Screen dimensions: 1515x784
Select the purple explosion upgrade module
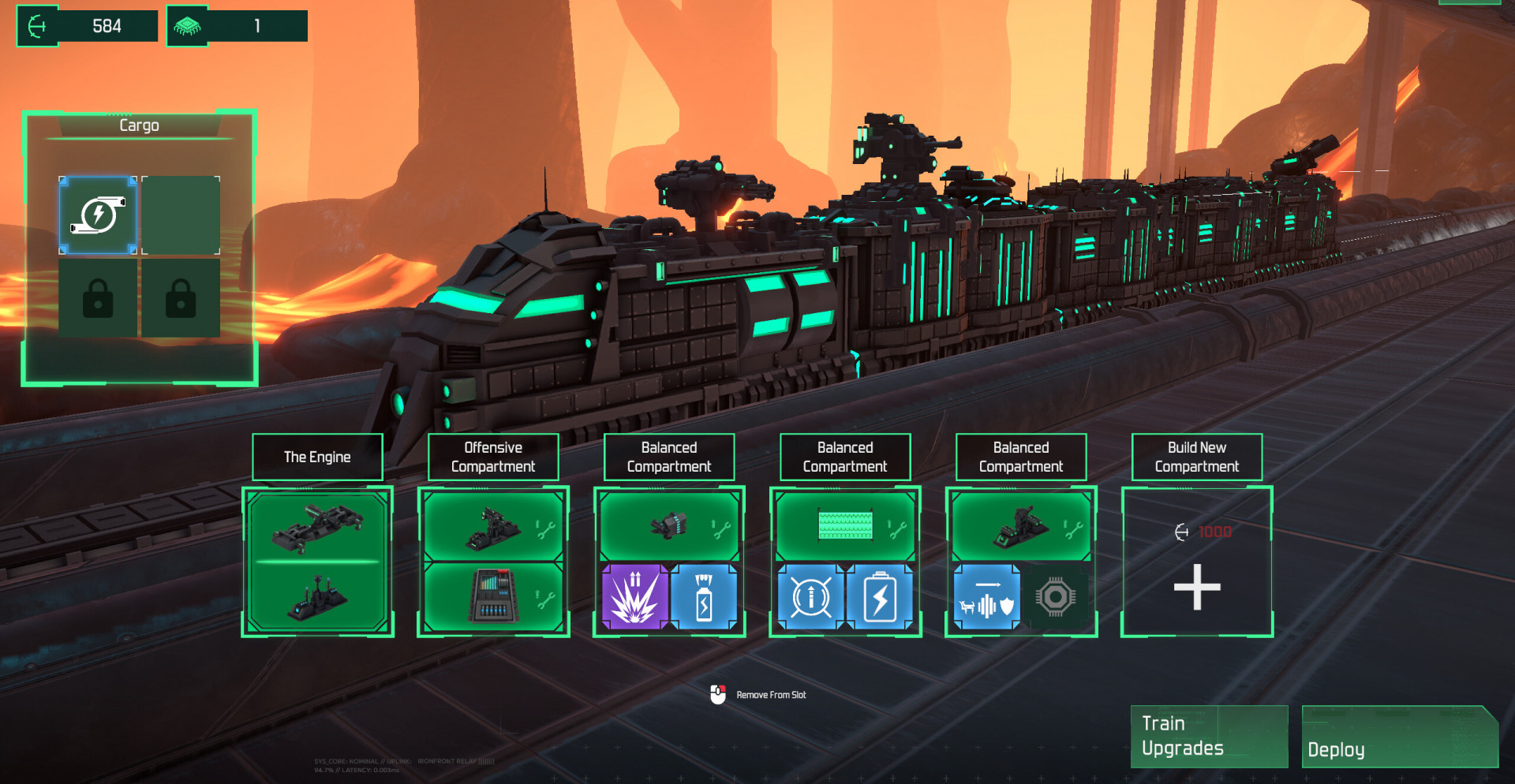(x=634, y=597)
